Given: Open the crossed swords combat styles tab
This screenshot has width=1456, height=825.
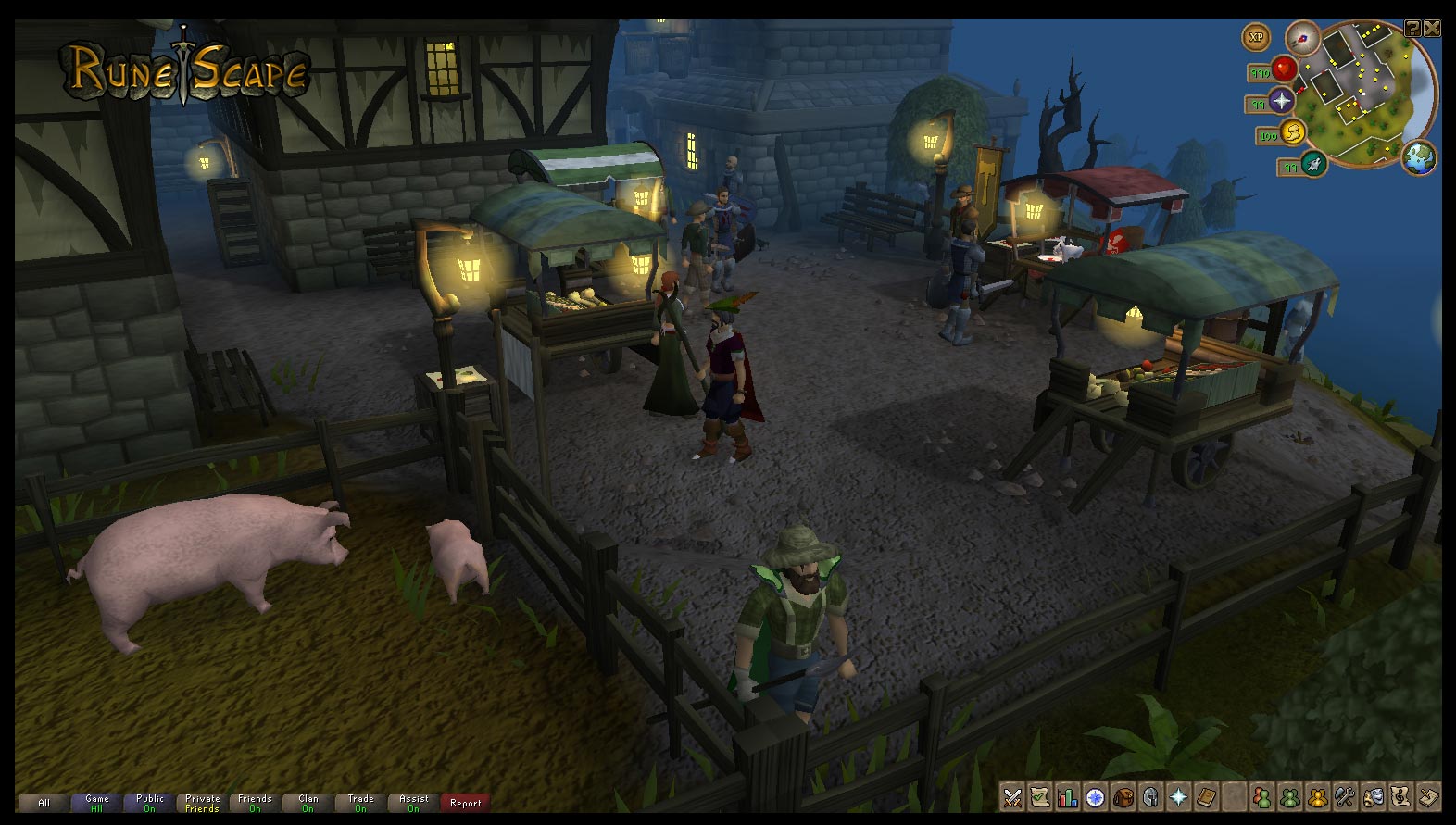Looking at the screenshot, I should (x=1012, y=797).
